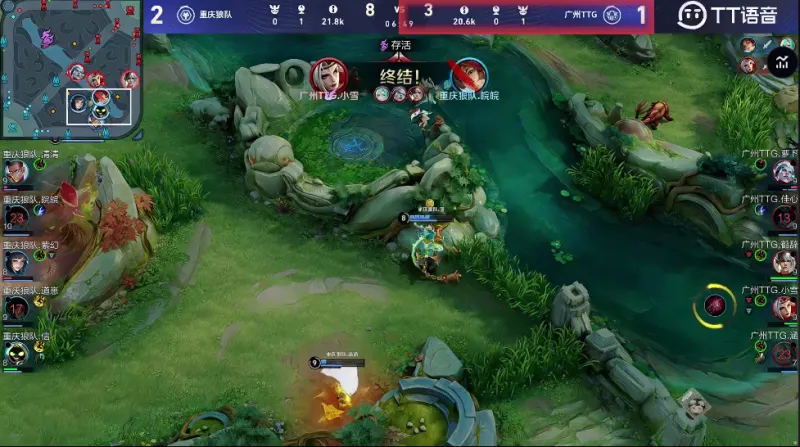
Task: Select 重庆狼队.道崽 player portrait
Action: pos(15,307)
